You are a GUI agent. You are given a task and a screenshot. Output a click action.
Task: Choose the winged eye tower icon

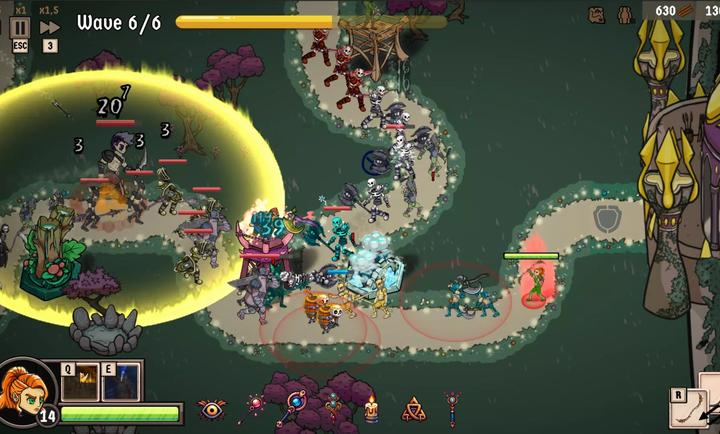[x=212, y=408]
